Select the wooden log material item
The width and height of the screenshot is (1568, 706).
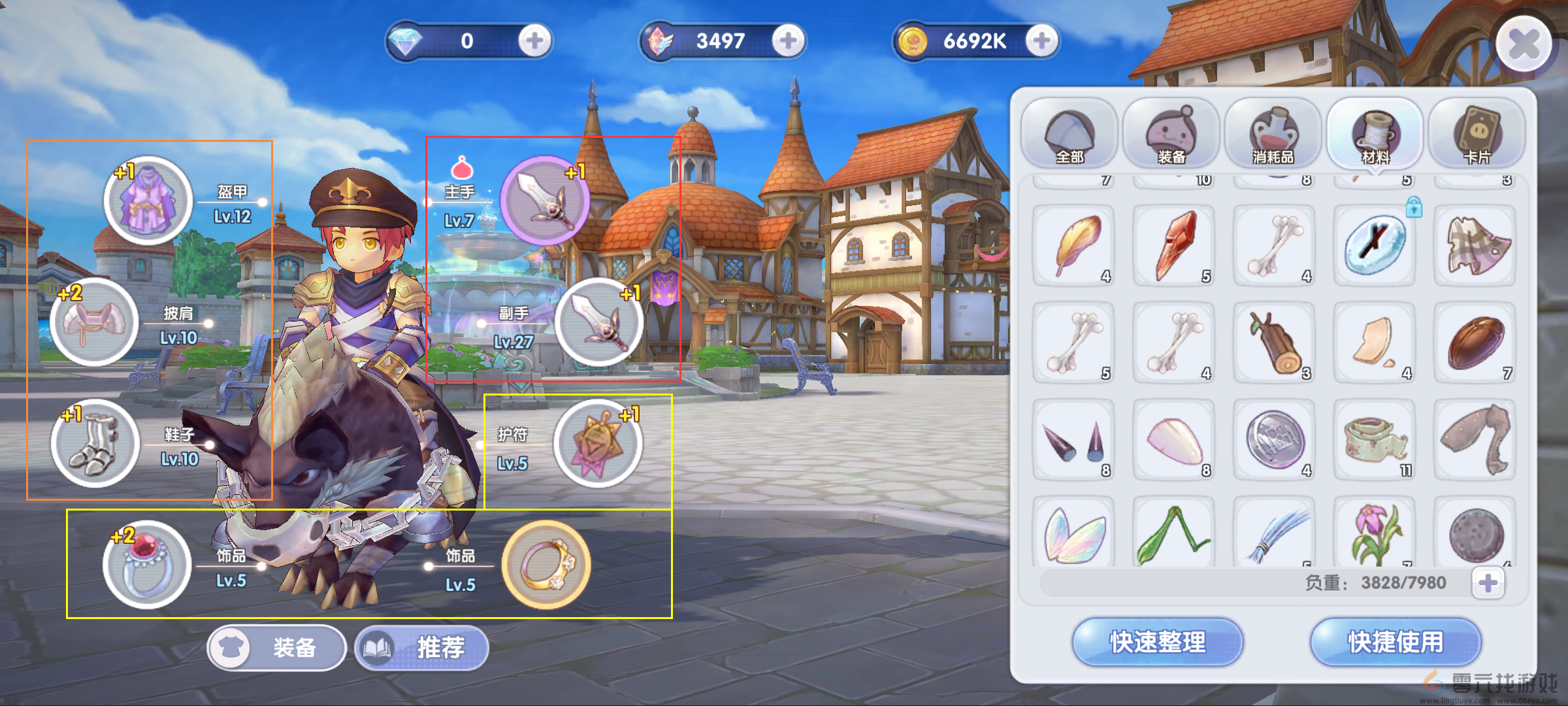click(1275, 343)
